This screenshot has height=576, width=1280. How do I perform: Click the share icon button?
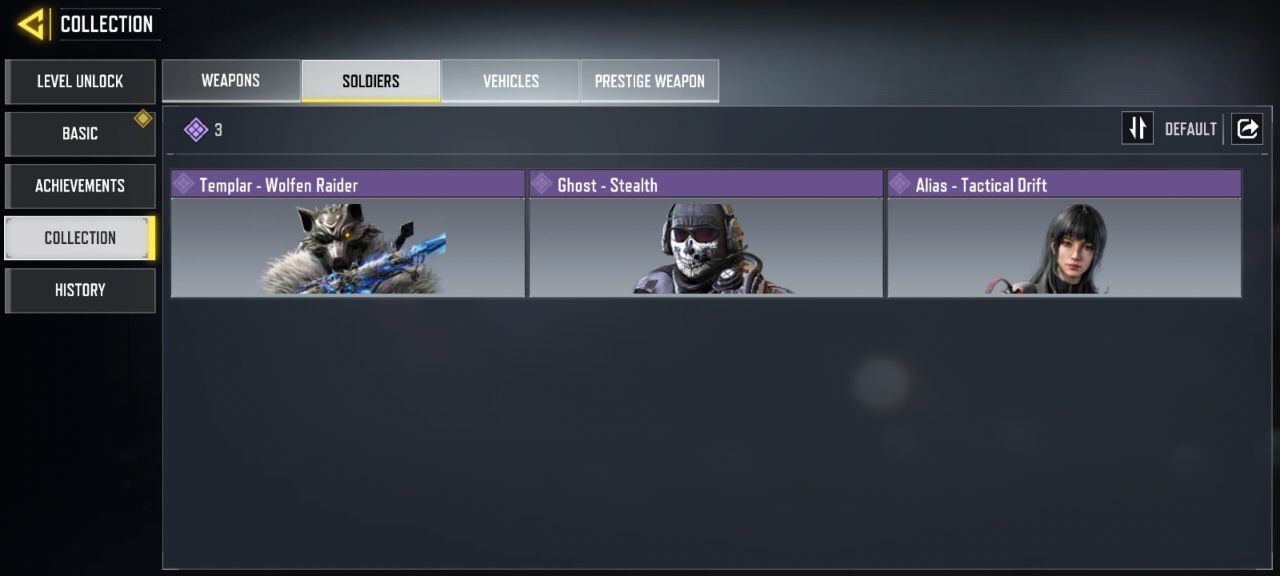pyautogui.click(x=1247, y=128)
